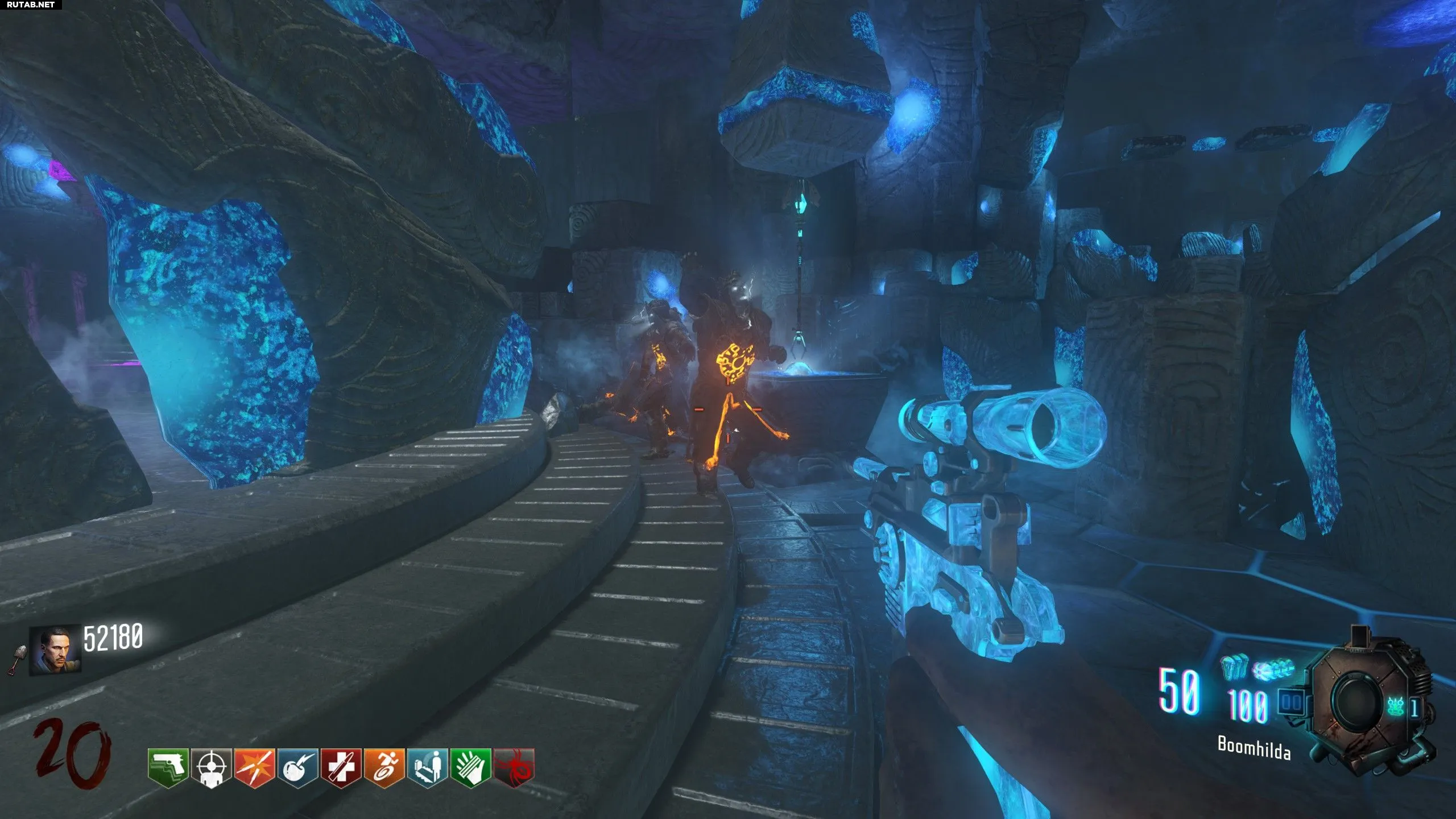Select the Widow's Wine spider perk icon
The height and width of the screenshot is (819, 1456).
(514, 768)
